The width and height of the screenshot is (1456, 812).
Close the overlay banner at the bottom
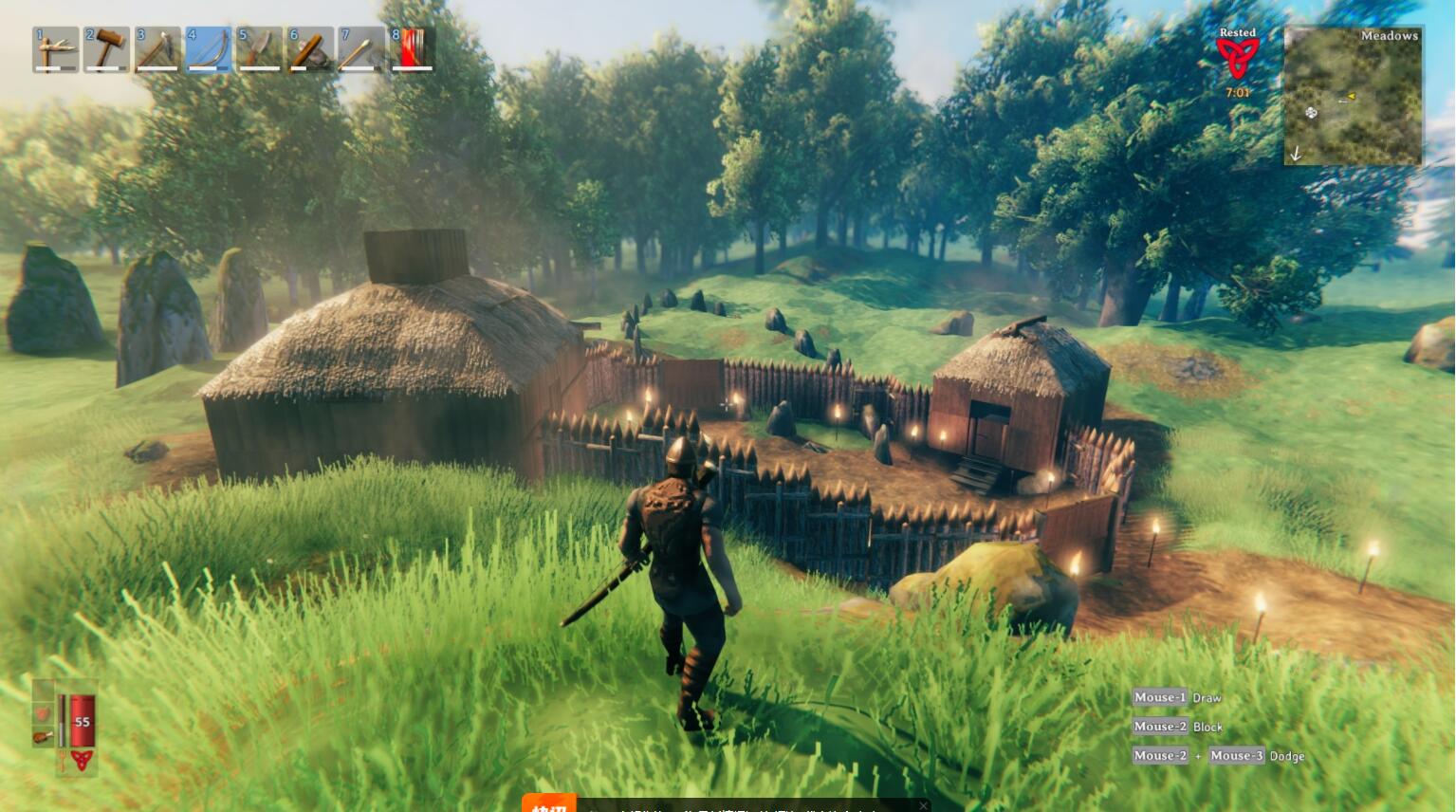[923, 805]
